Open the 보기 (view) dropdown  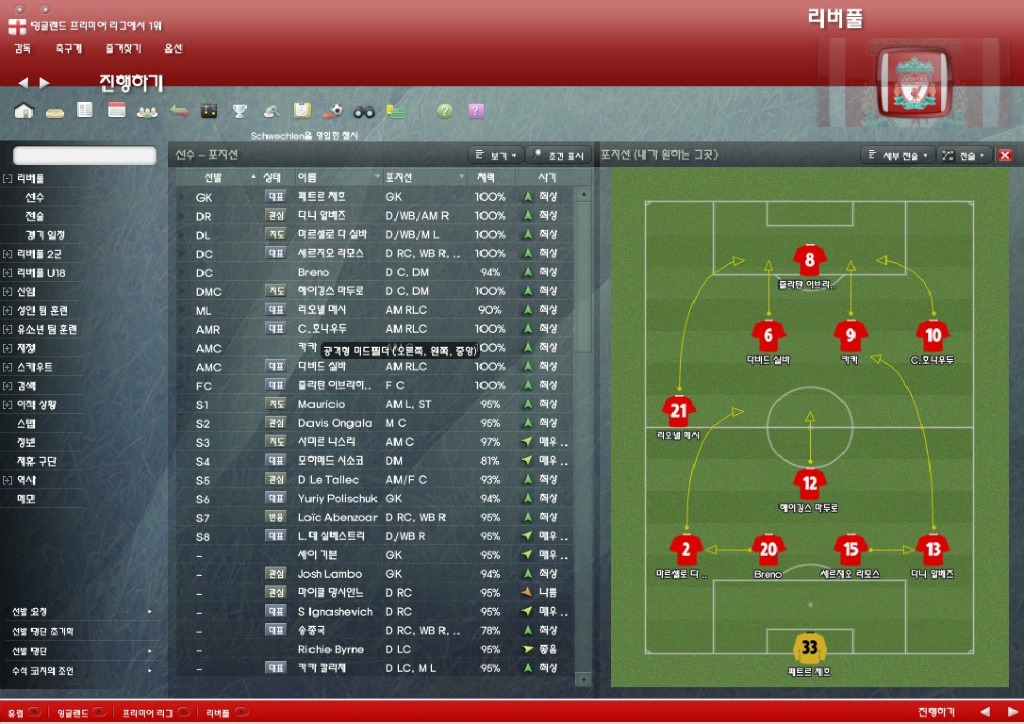496,156
